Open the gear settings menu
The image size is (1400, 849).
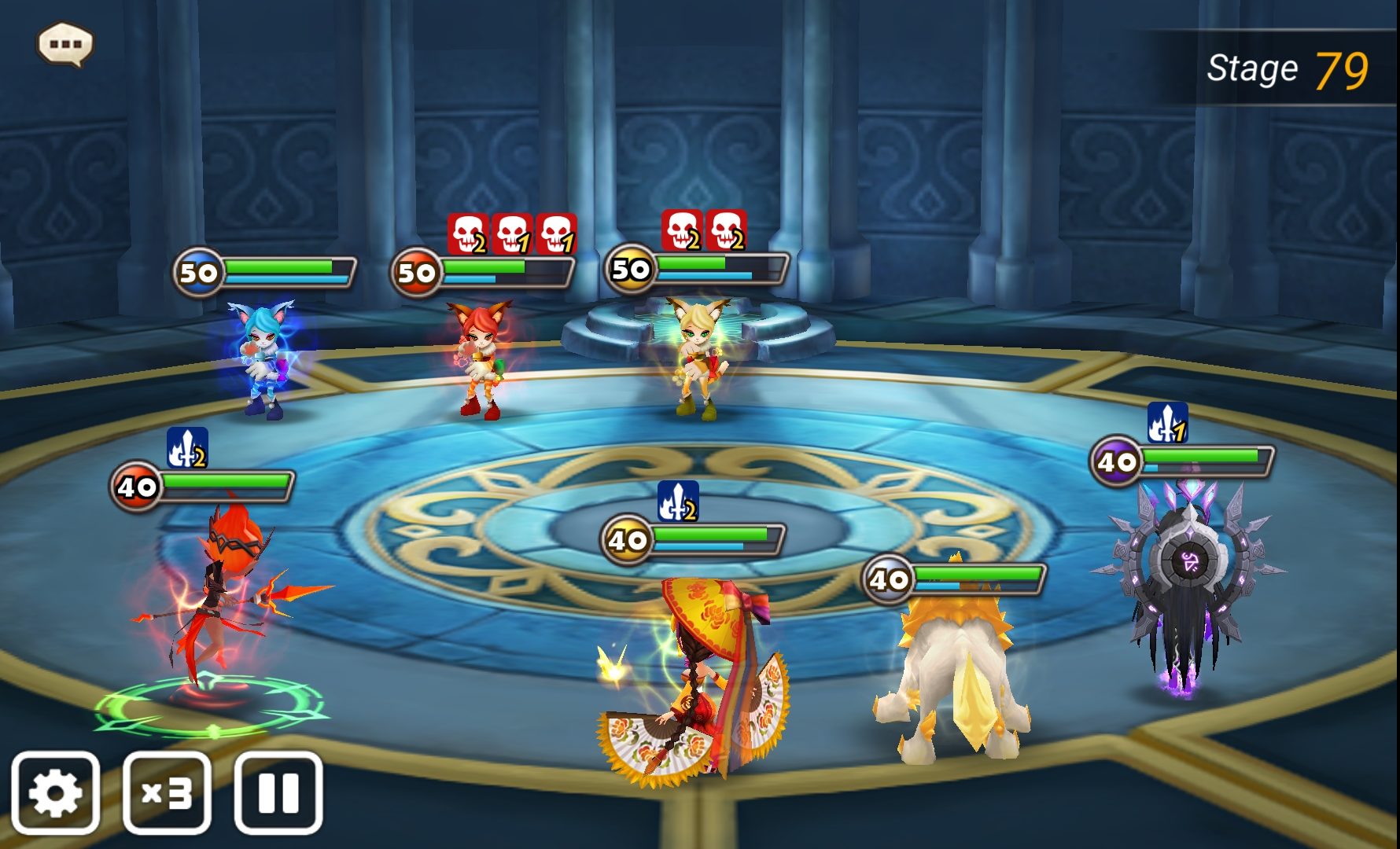tap(55, 792)
